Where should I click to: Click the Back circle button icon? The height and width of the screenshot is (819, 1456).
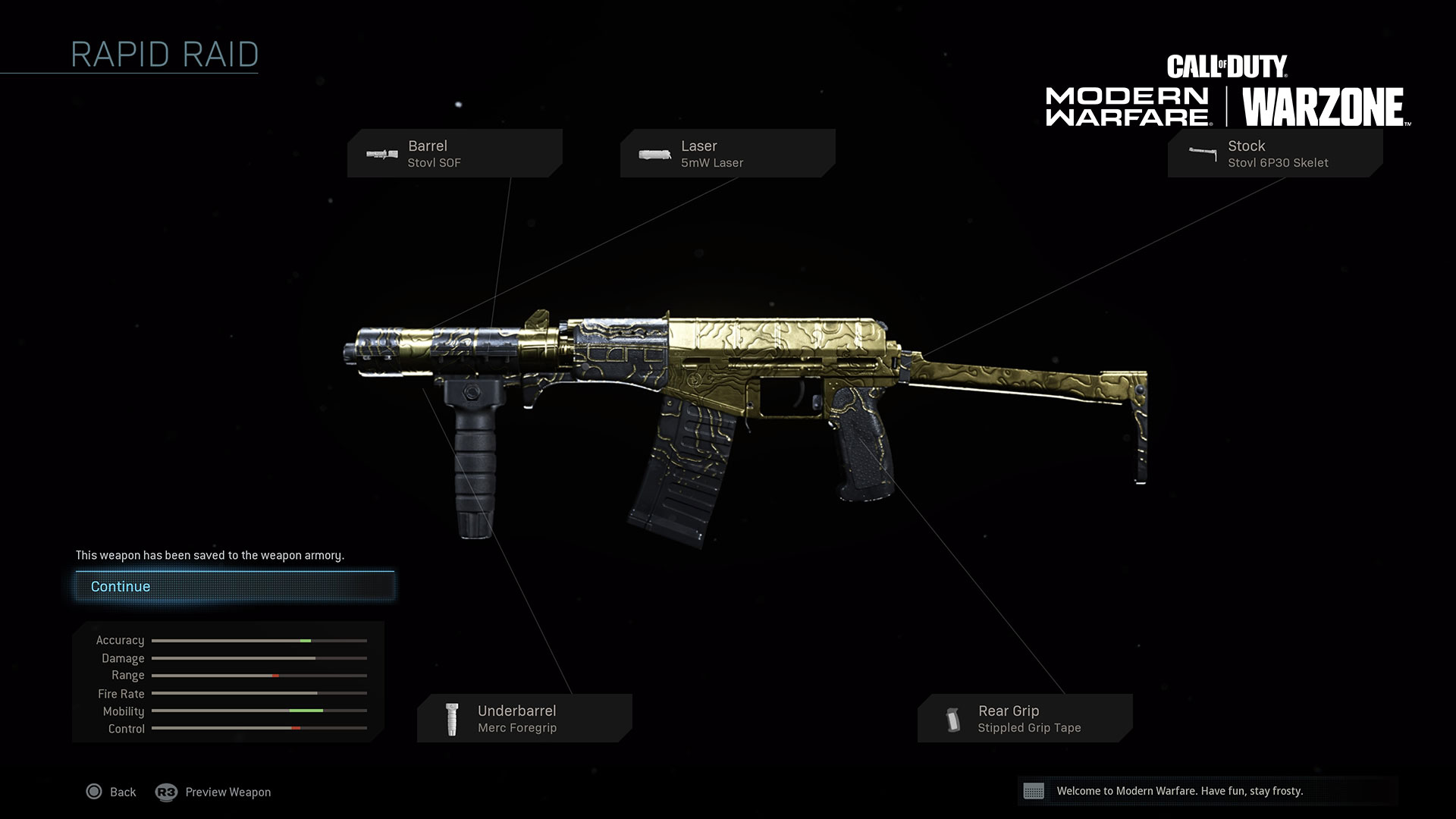pos(95,792)
